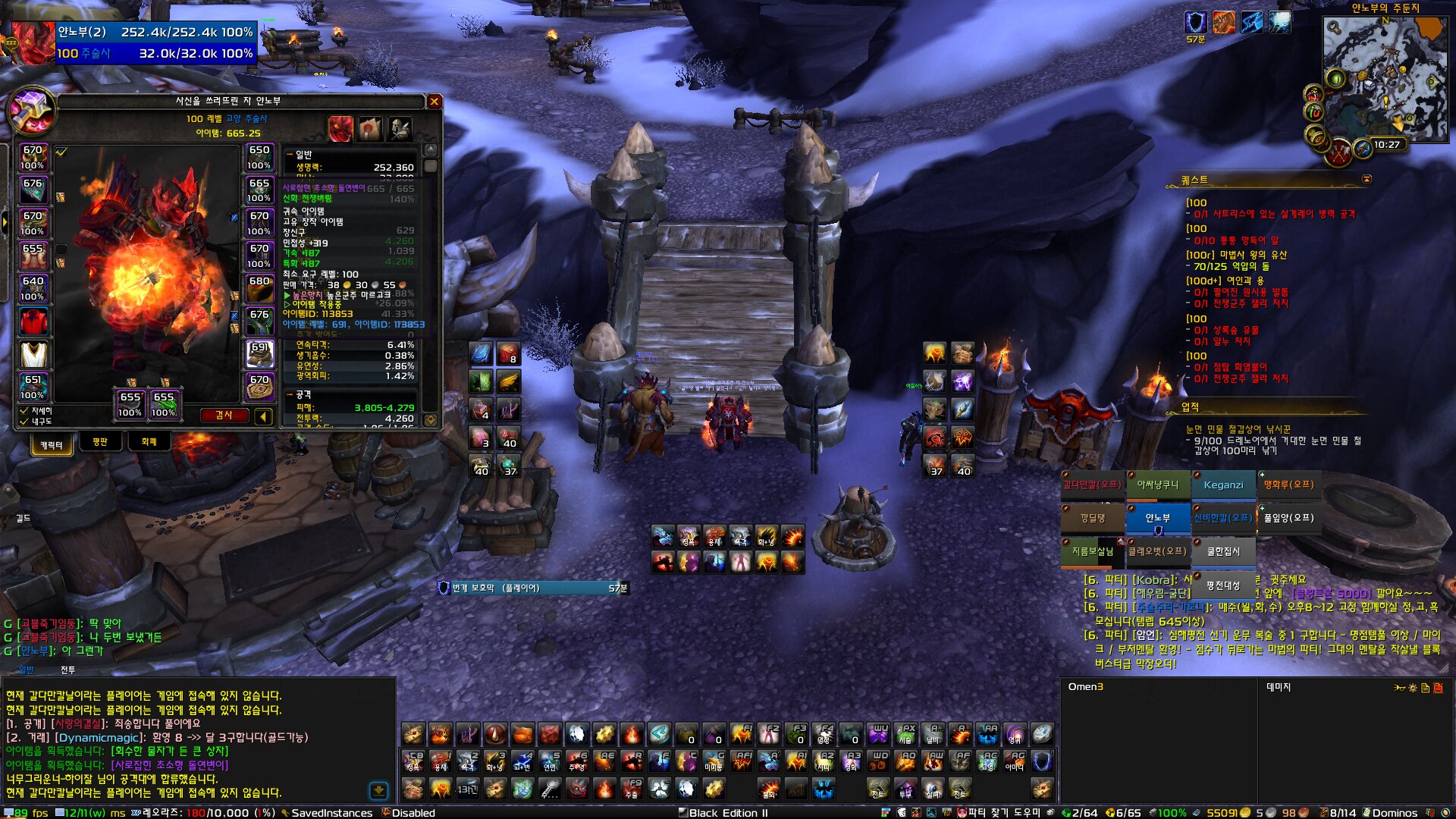Jump to bottom of chat log
The height and width of the screenshot is (819, 1456).
point(378,791)
